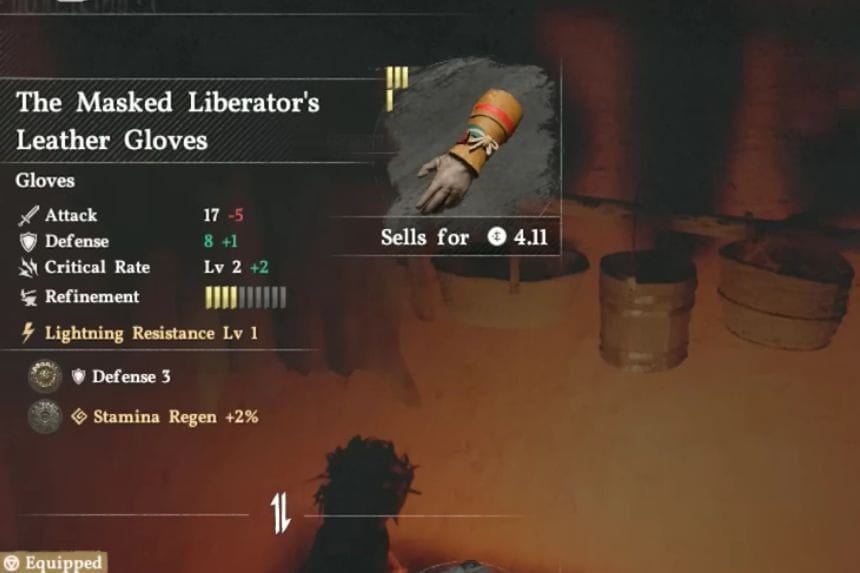Screen dimensions: 860x573
Task: Click the Defense 3 rune slot icon
Action: tap(44, 377)
